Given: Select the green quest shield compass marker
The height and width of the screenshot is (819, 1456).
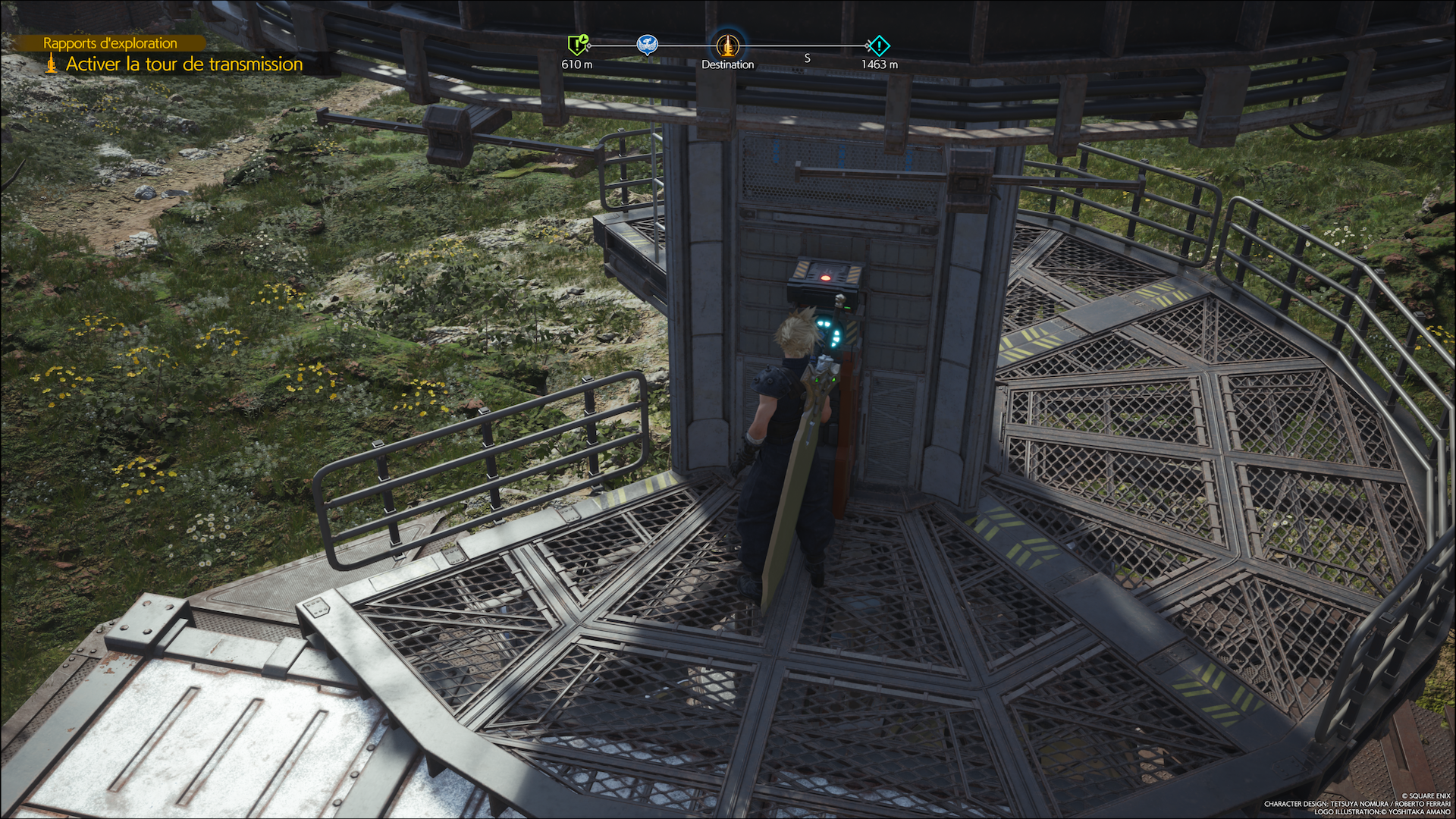Looking at the screenshot, I should tap(578, 45).
